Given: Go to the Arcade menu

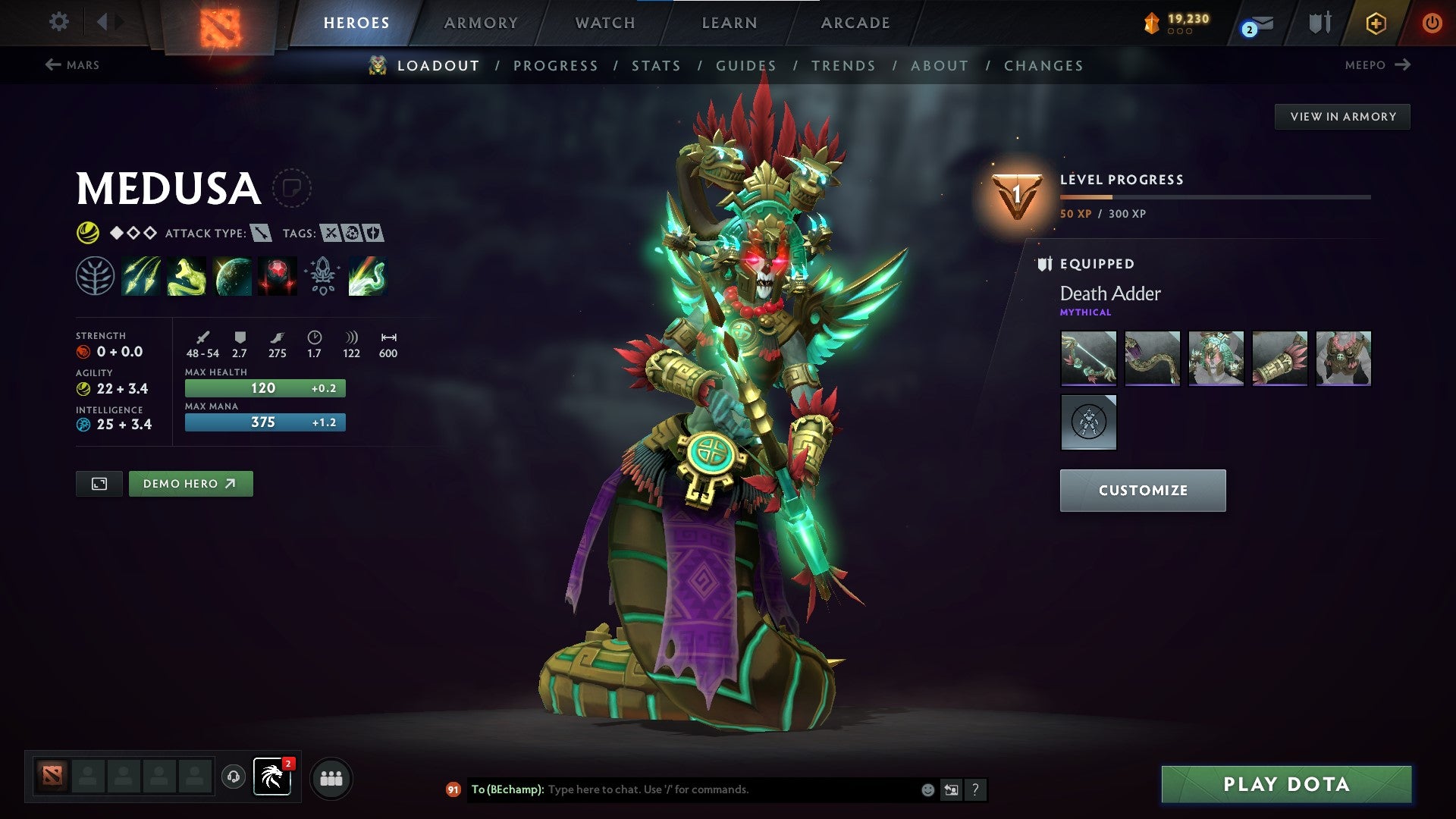Looking at the screenshot, I should 855,23.
